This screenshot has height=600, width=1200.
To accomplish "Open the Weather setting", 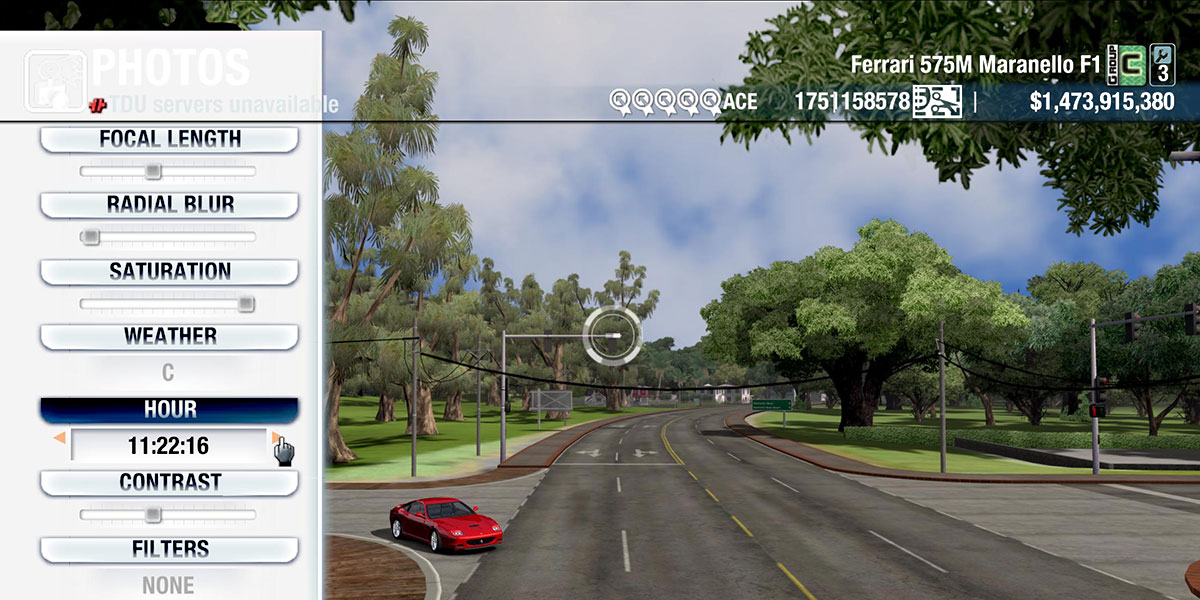I will click(169, 336).
